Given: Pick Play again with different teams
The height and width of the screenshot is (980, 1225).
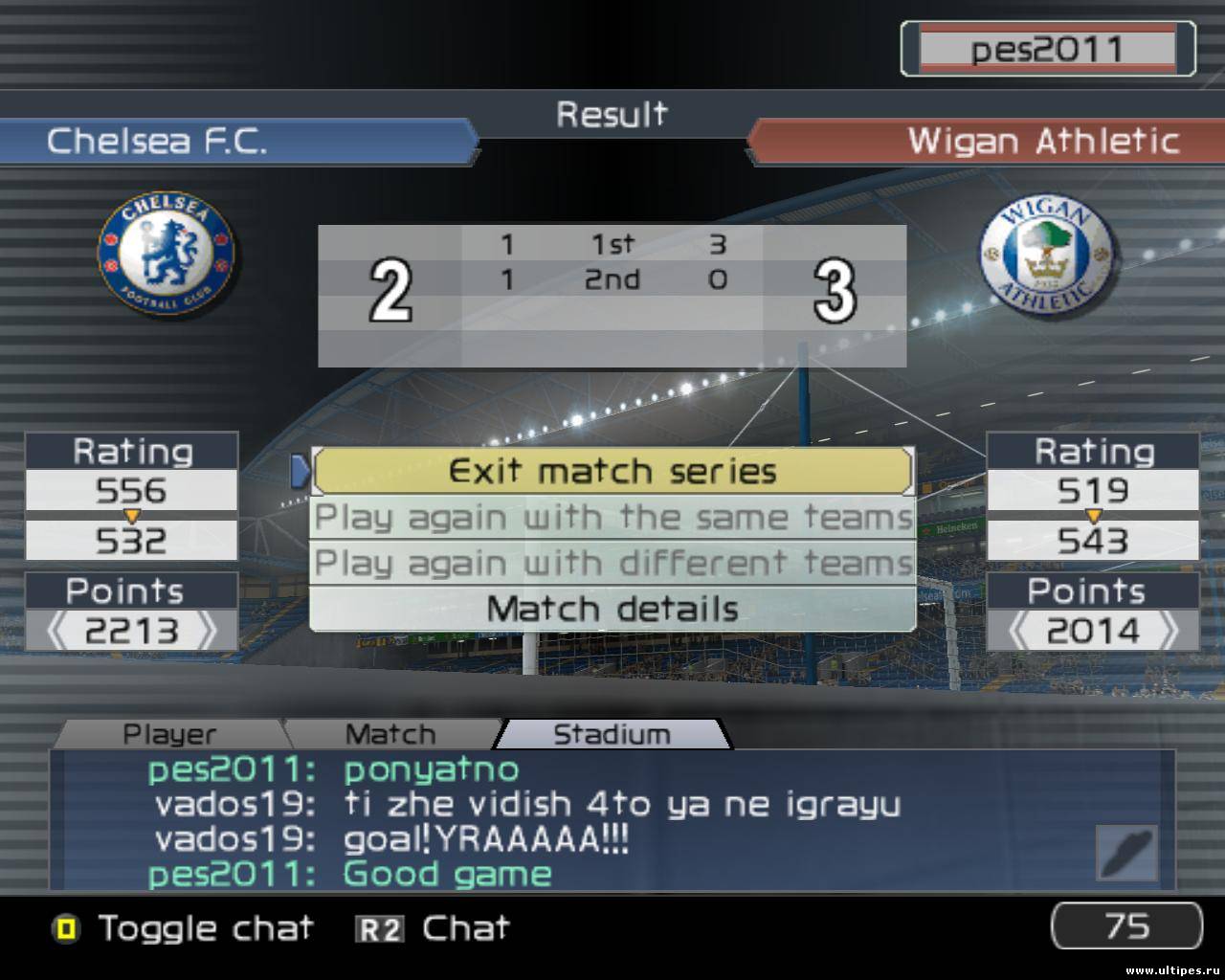Looking at the screenshot, I should coord(612,563).
